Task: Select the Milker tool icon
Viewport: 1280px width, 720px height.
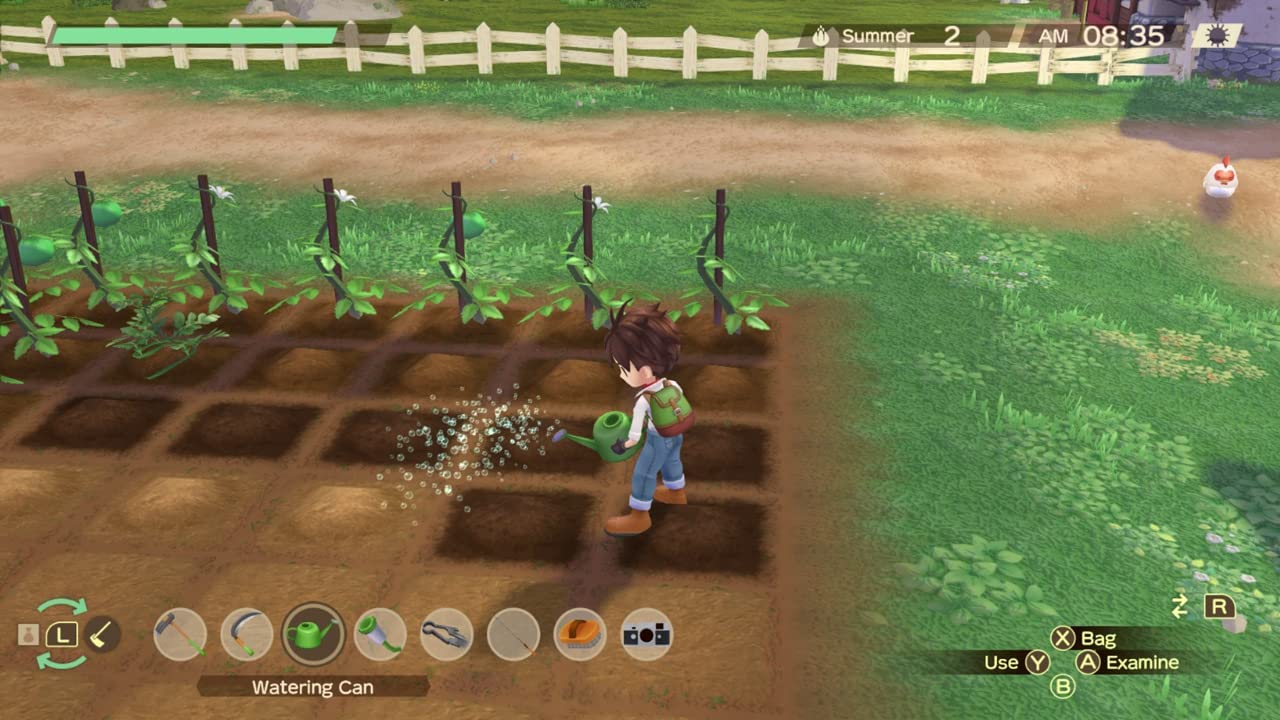Action: point(381,634)
